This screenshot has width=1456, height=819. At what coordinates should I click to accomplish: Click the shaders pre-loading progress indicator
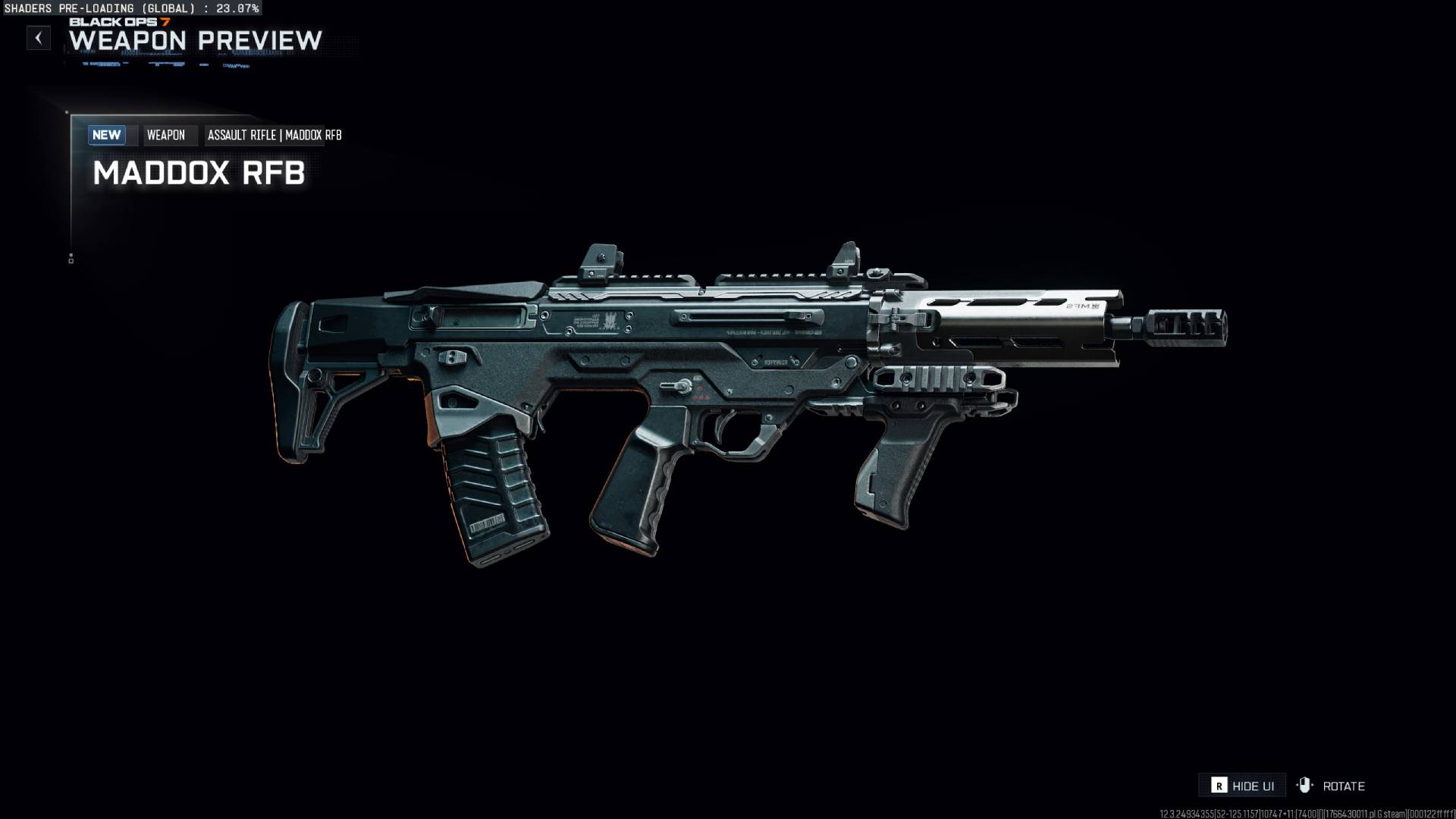click(x=130, y=8)
